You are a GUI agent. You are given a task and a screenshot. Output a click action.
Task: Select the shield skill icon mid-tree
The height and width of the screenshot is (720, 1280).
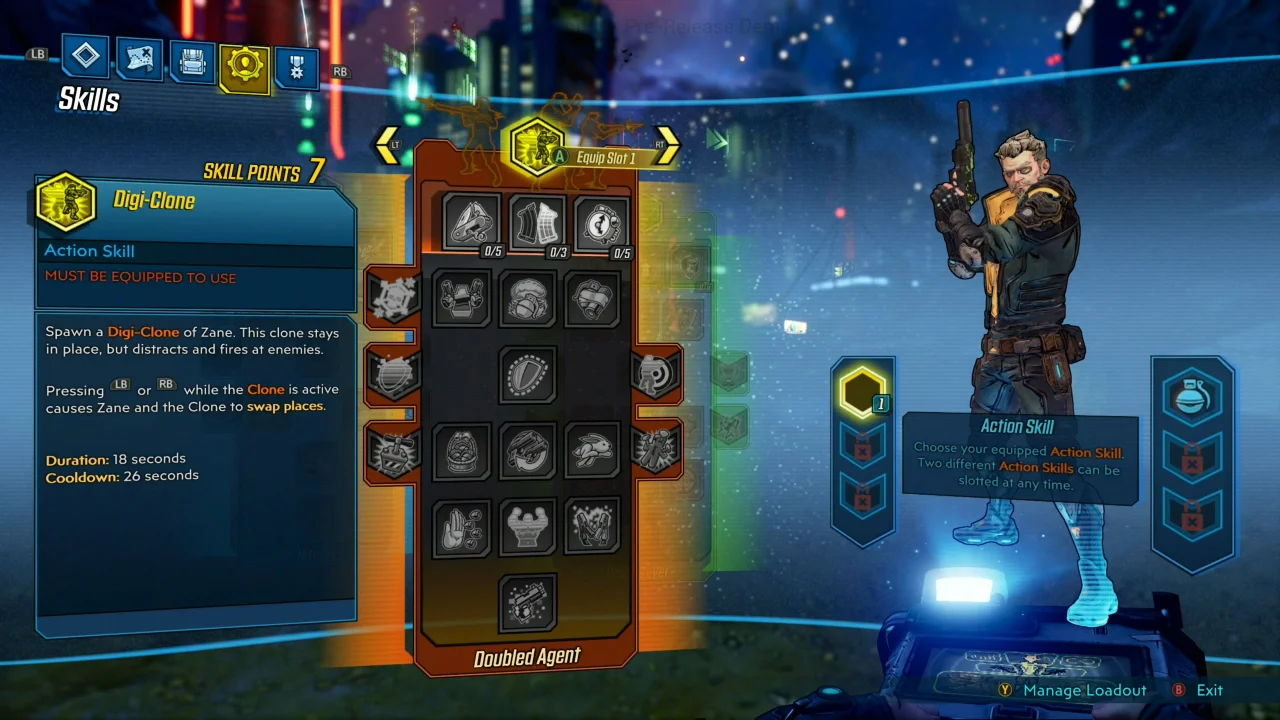click(528, 373)
